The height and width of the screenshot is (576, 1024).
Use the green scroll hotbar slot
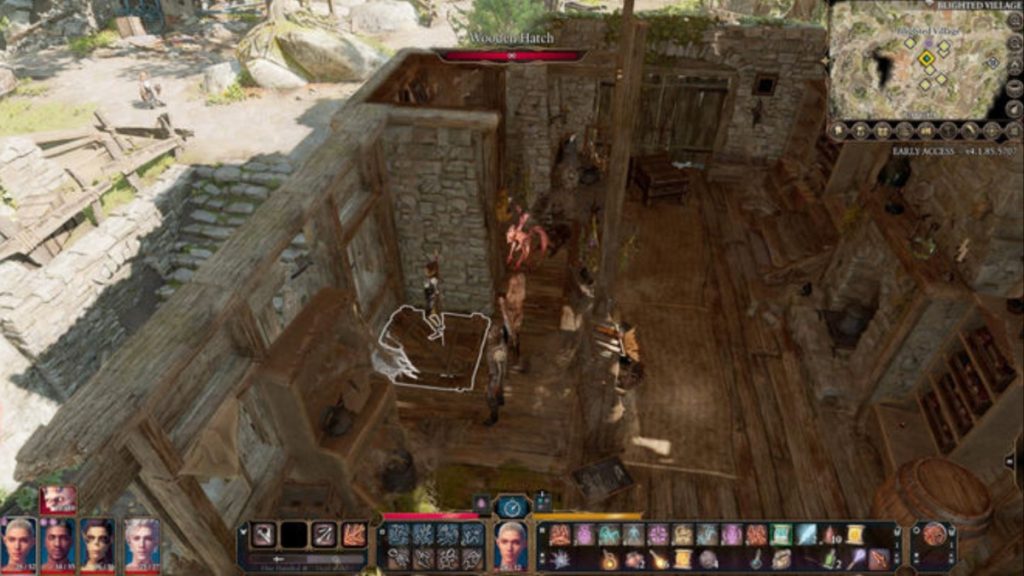[x=781, y=535]
